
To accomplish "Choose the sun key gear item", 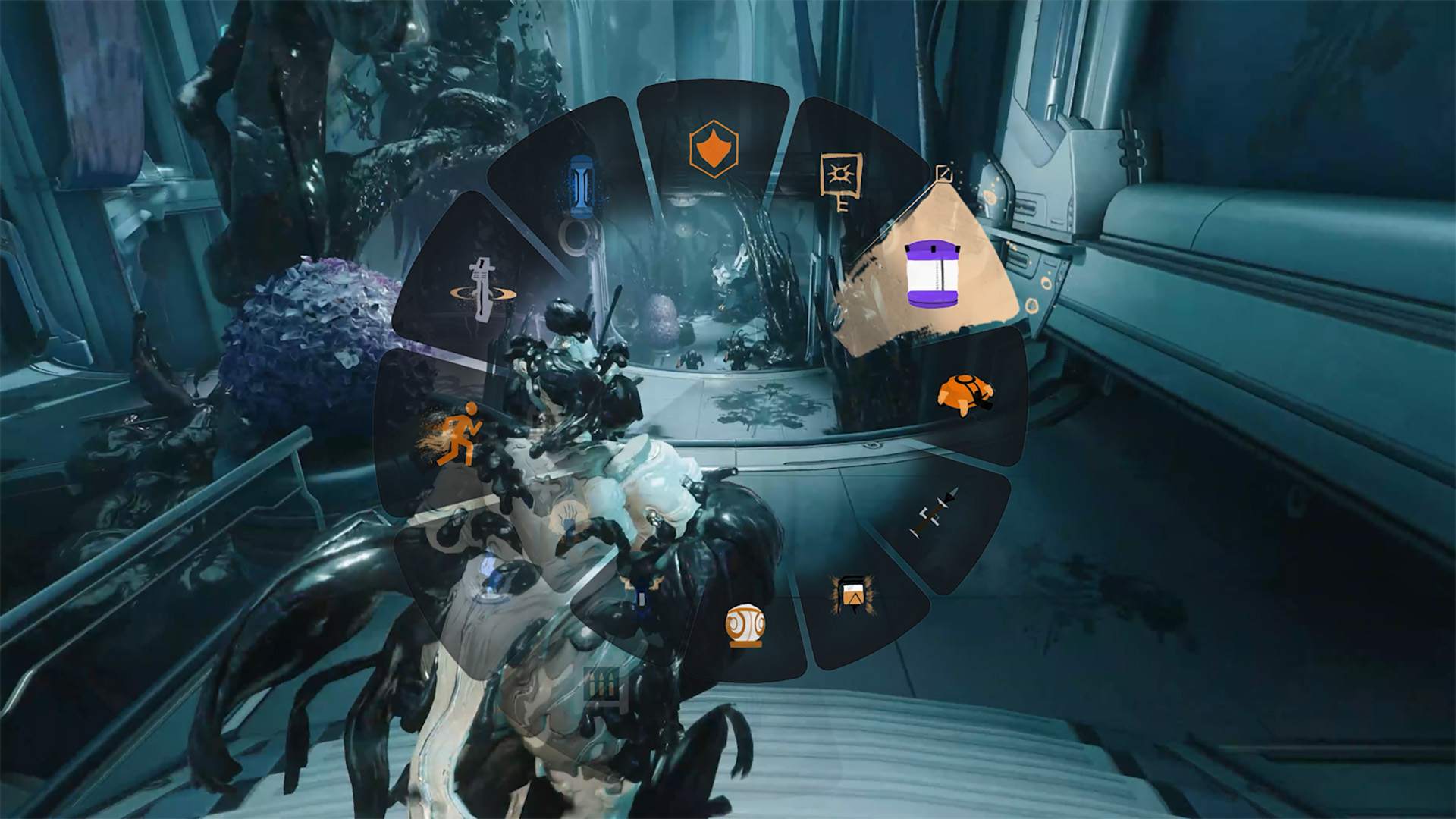I will click(x=841, y=181).
